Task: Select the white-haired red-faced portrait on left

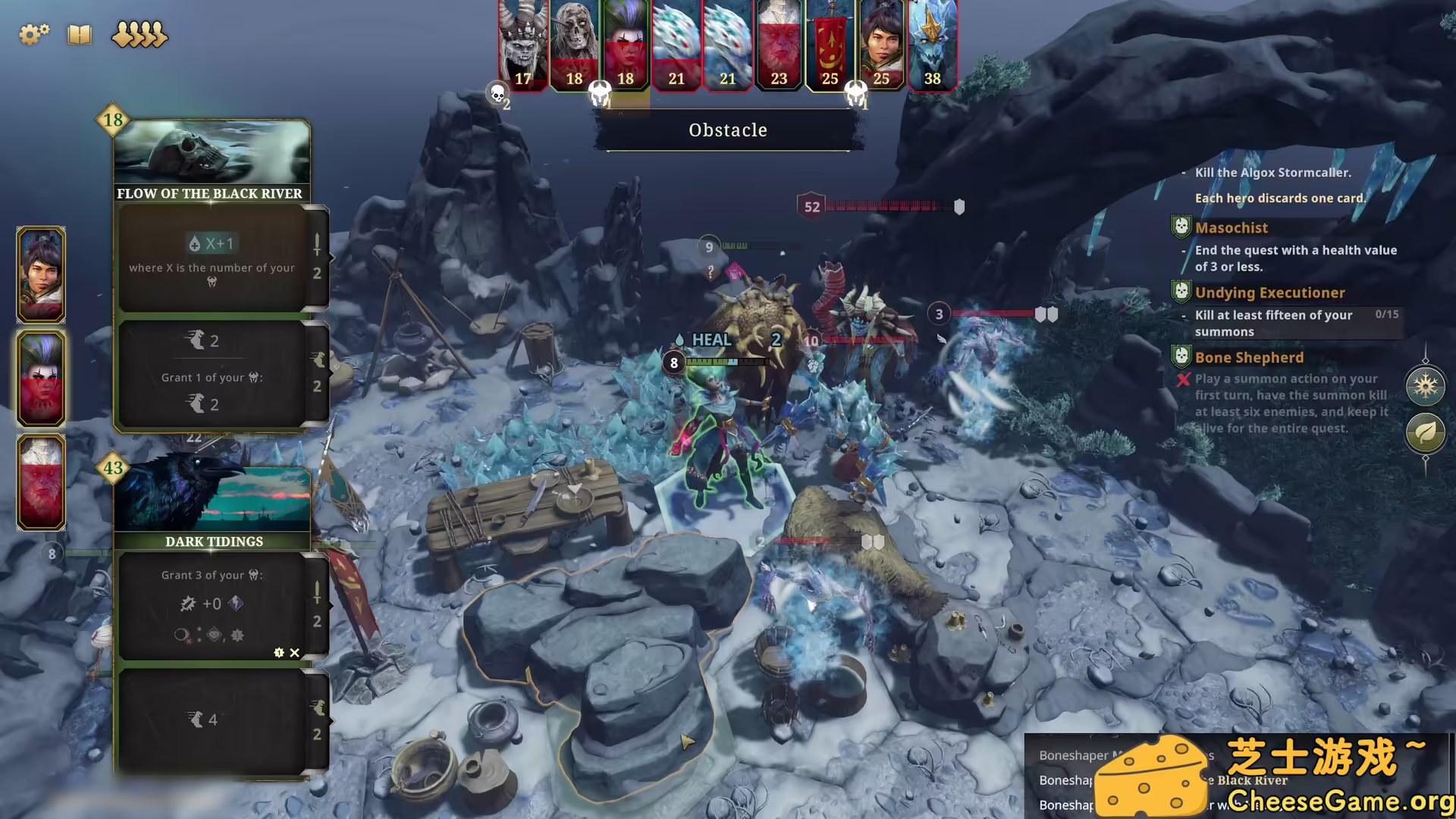Action: pos(41,482)
